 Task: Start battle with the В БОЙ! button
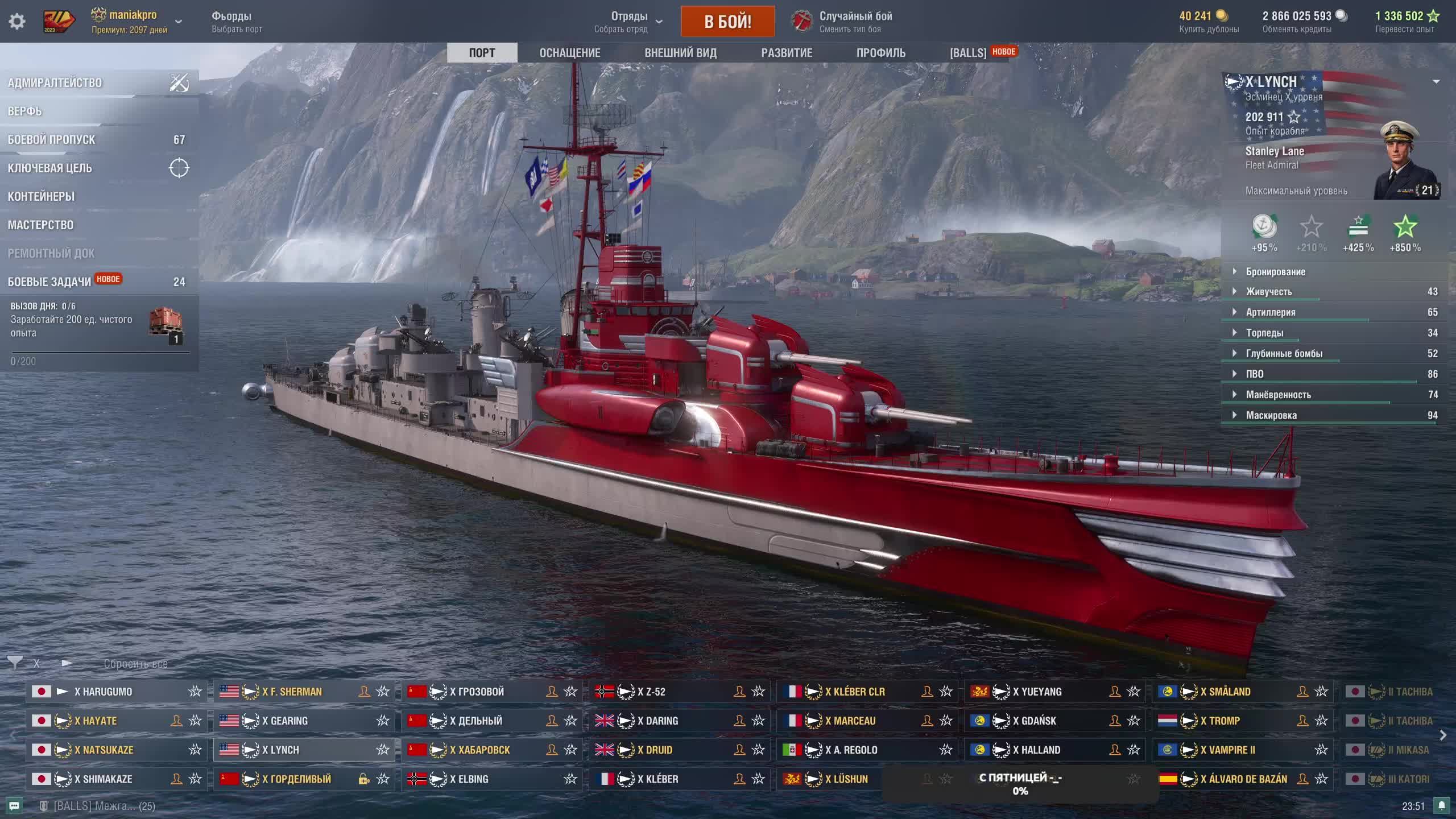727,22
